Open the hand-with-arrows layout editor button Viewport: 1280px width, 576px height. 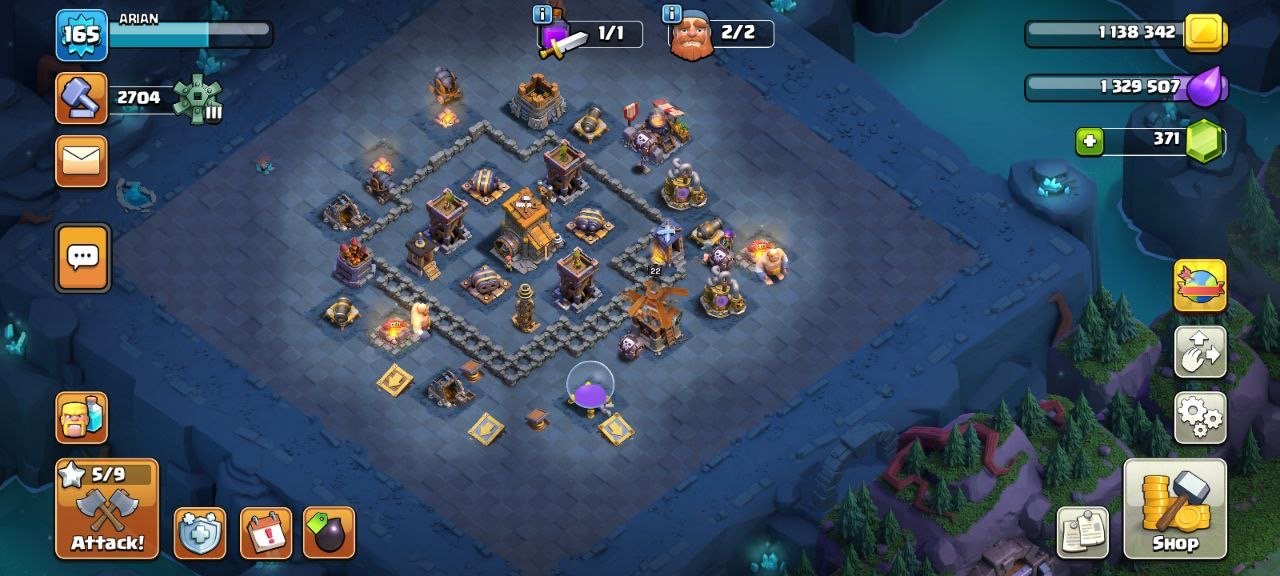[x=1200, y=351]
